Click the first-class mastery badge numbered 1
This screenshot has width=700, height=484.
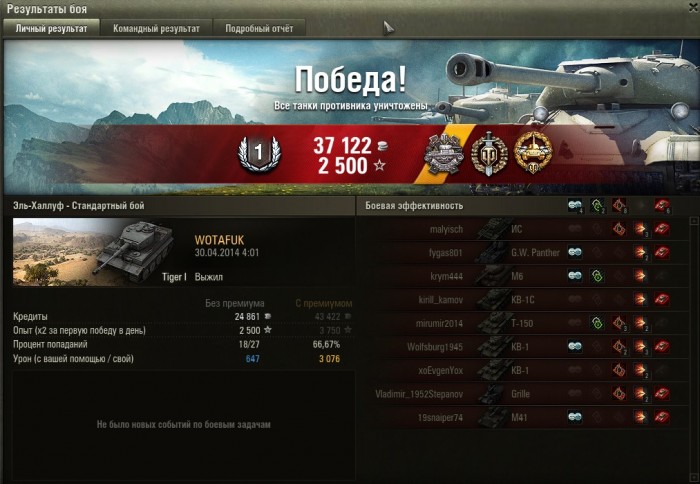point(258,154)
